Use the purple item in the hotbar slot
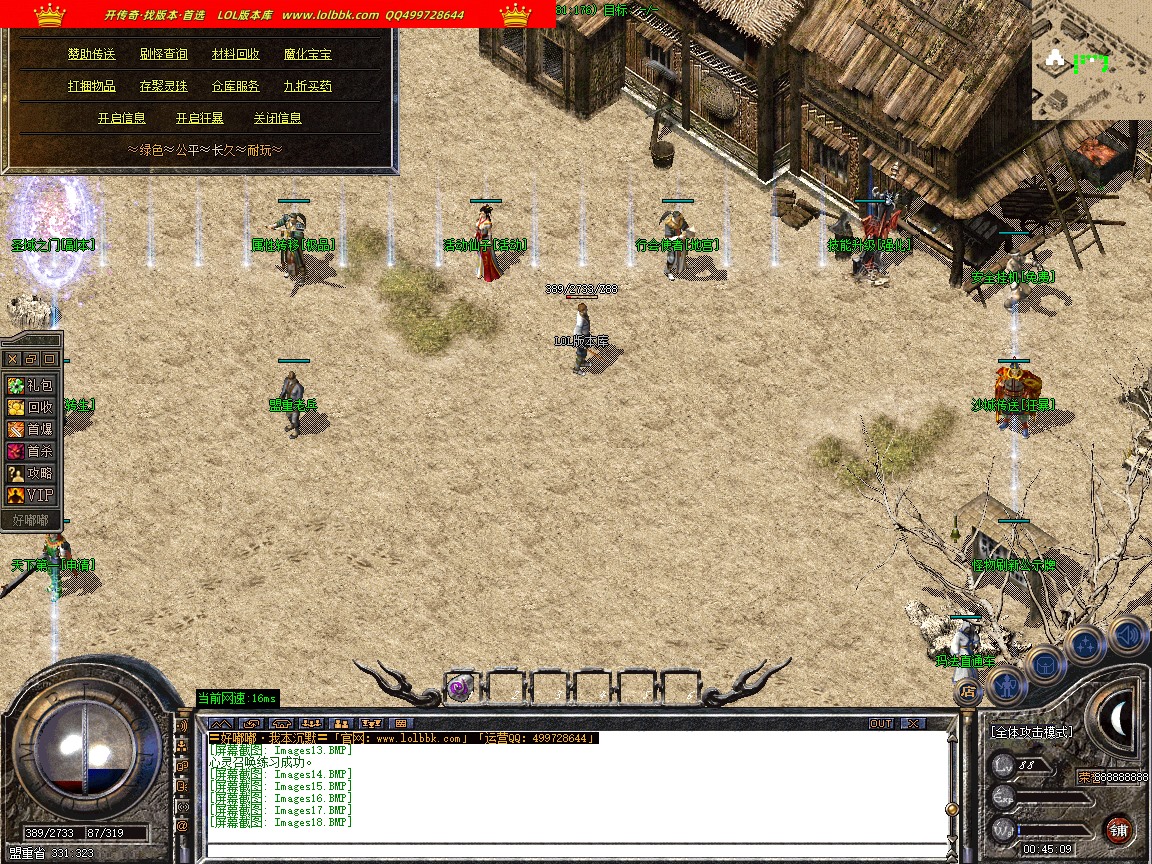The height and width of the screenshot is (864, 1152). 459,687
